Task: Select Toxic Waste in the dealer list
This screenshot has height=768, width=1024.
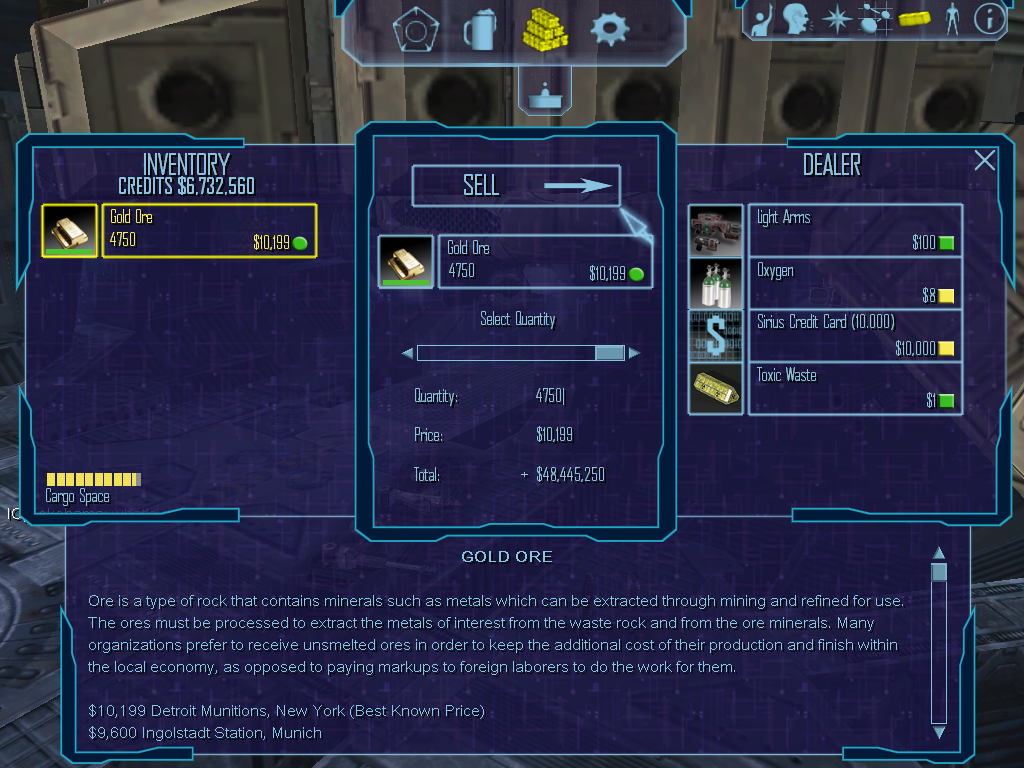Action: 855,387
